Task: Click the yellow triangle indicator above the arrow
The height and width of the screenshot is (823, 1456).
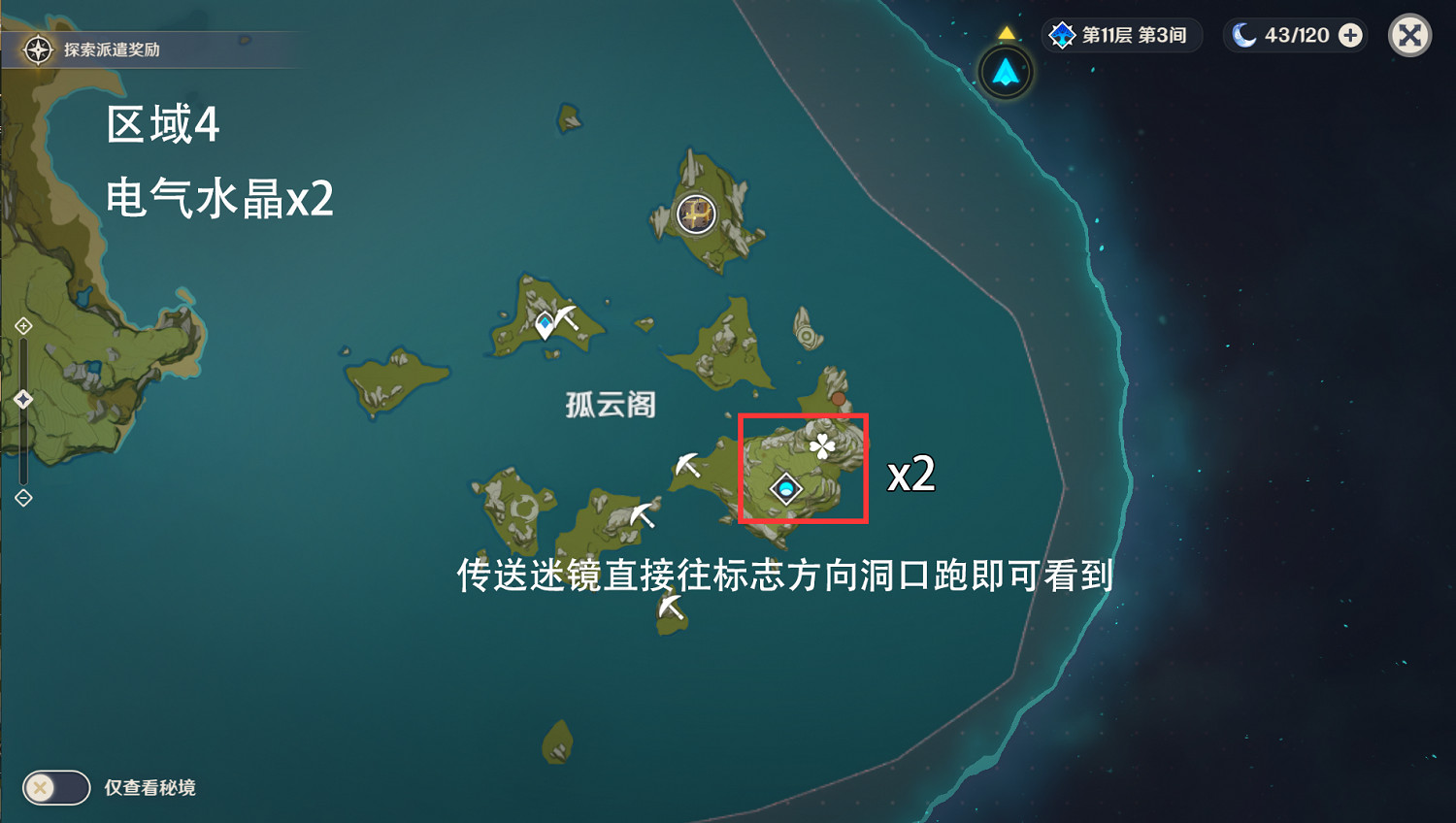Action: (1006, 30)
